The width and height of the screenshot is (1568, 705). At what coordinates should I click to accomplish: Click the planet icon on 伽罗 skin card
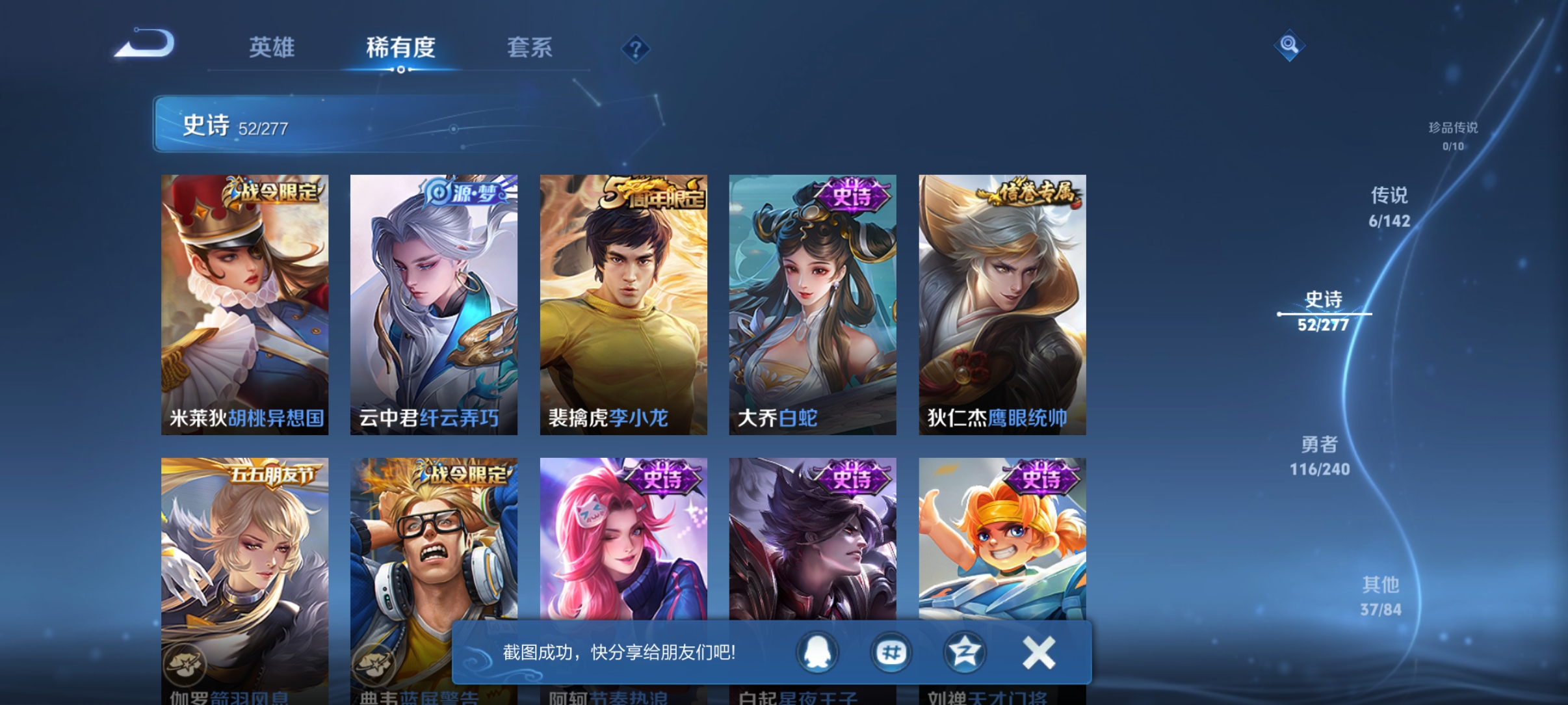[x=187, y=666]
